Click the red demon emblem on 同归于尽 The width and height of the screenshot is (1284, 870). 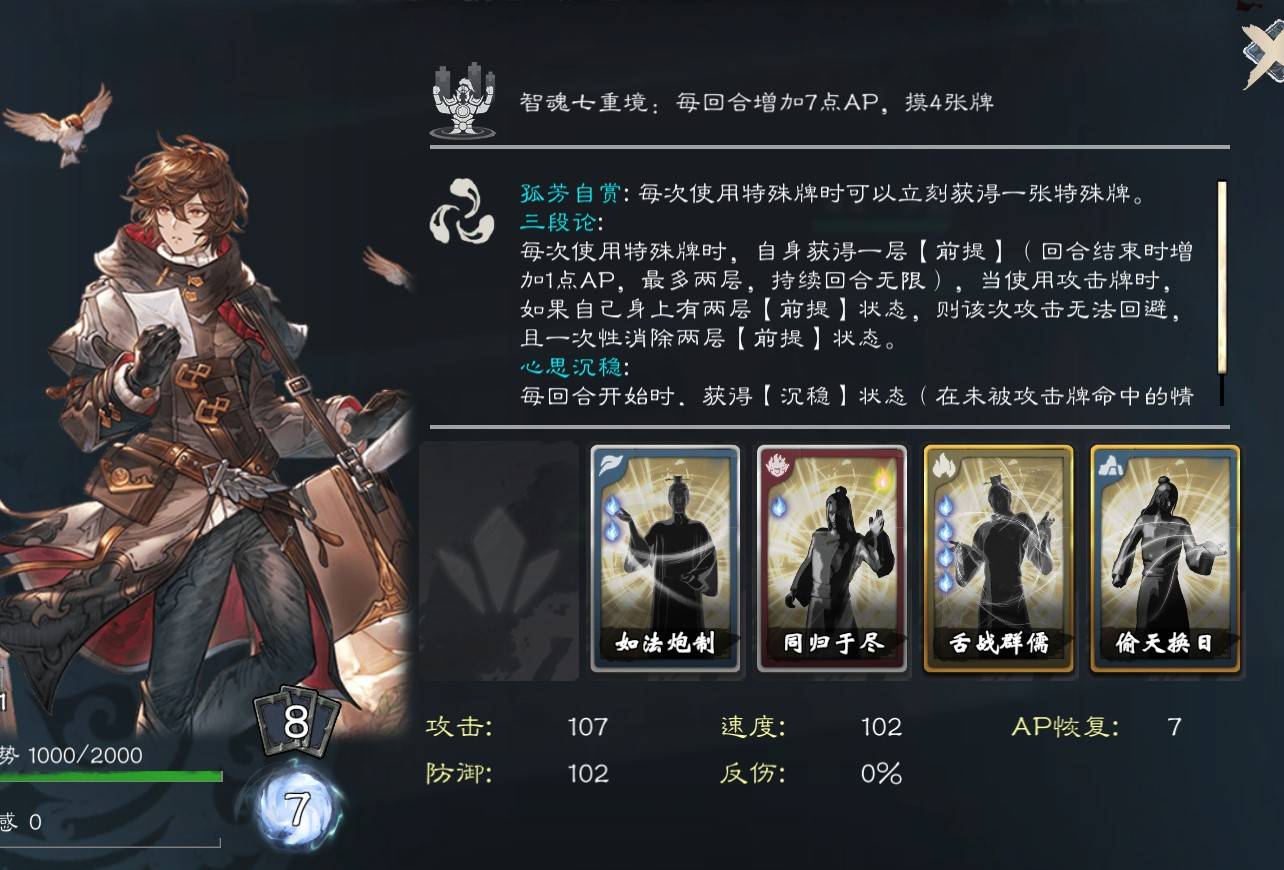(x=775, y=465)
